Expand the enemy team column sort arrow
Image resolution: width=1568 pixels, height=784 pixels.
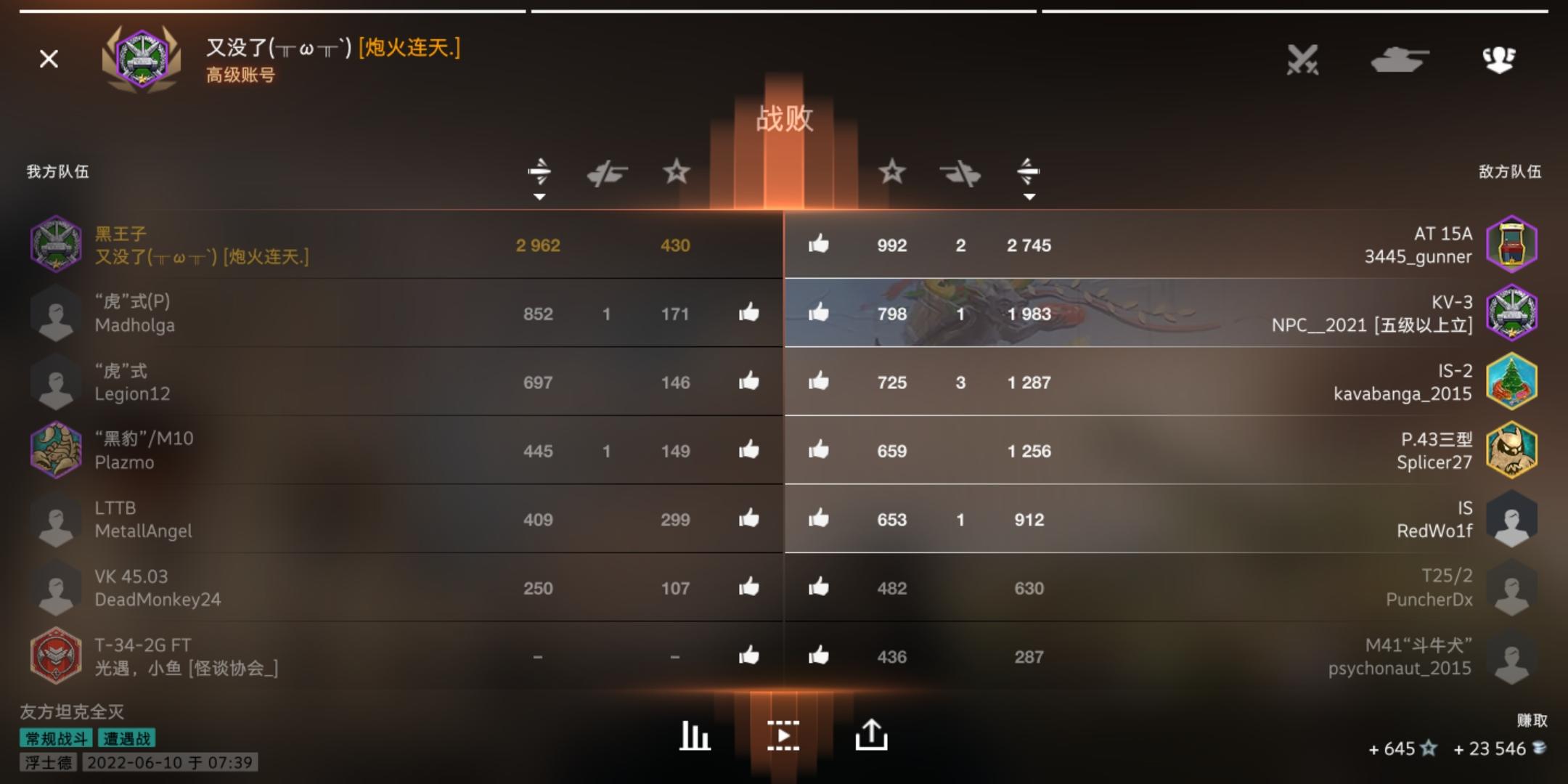[1029, 195]
